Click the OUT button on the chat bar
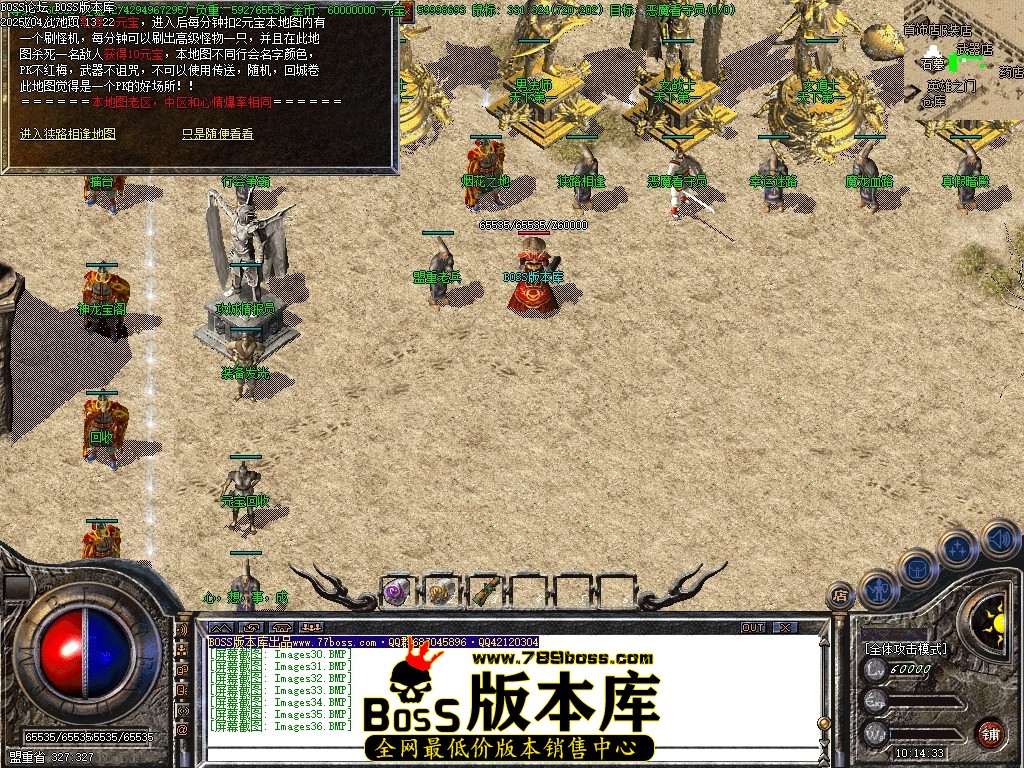 [x=753, y=627]
